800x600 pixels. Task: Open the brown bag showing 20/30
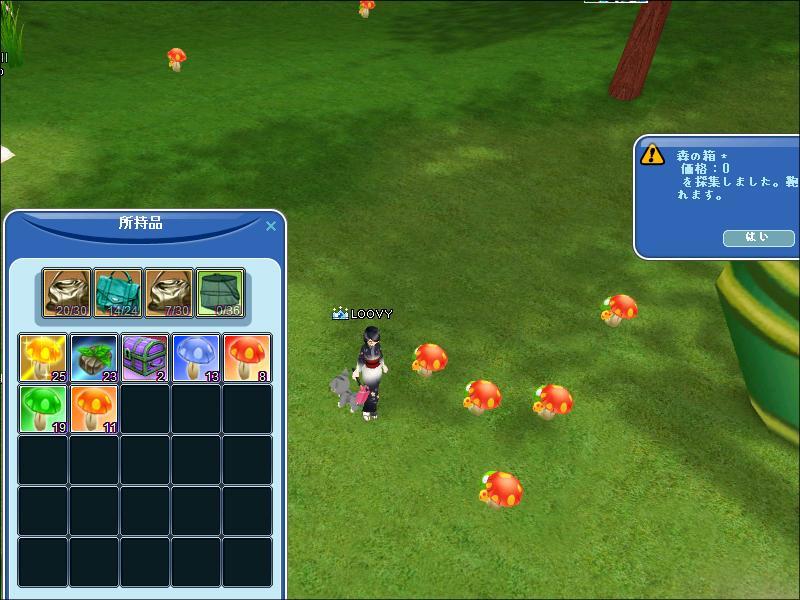[67, 293]
